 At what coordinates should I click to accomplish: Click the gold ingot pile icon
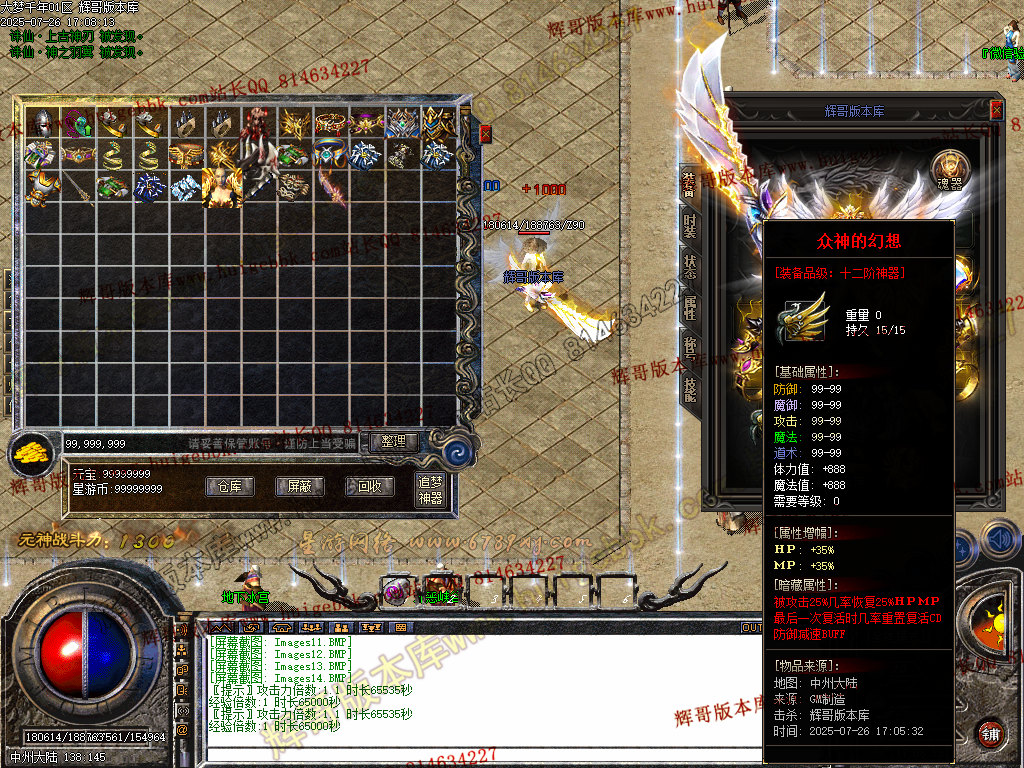tap(34, 453)
